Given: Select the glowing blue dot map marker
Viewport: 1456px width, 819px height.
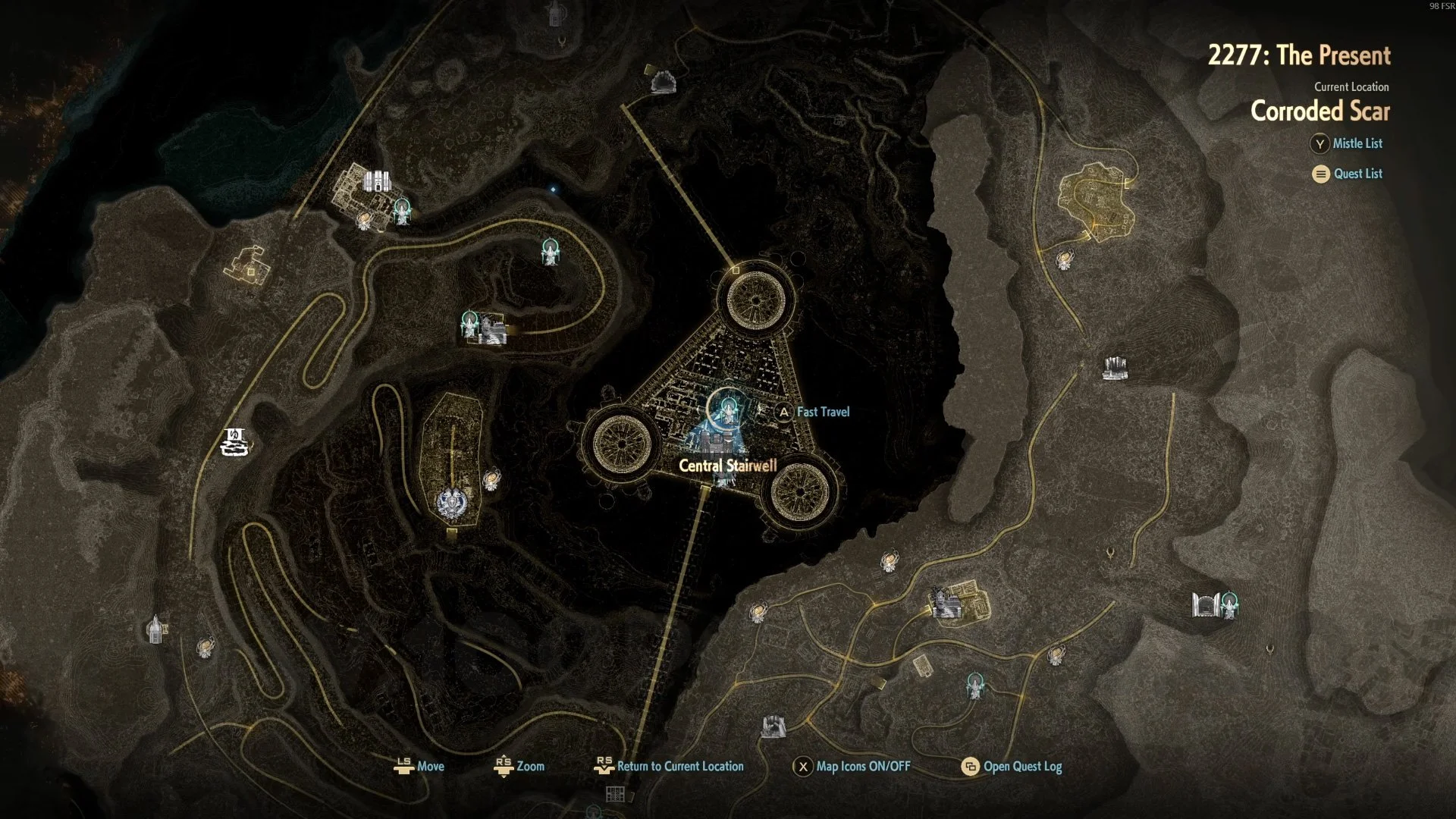Looking at the screenshot, I should pyautogui.click(x=554, y=189).
